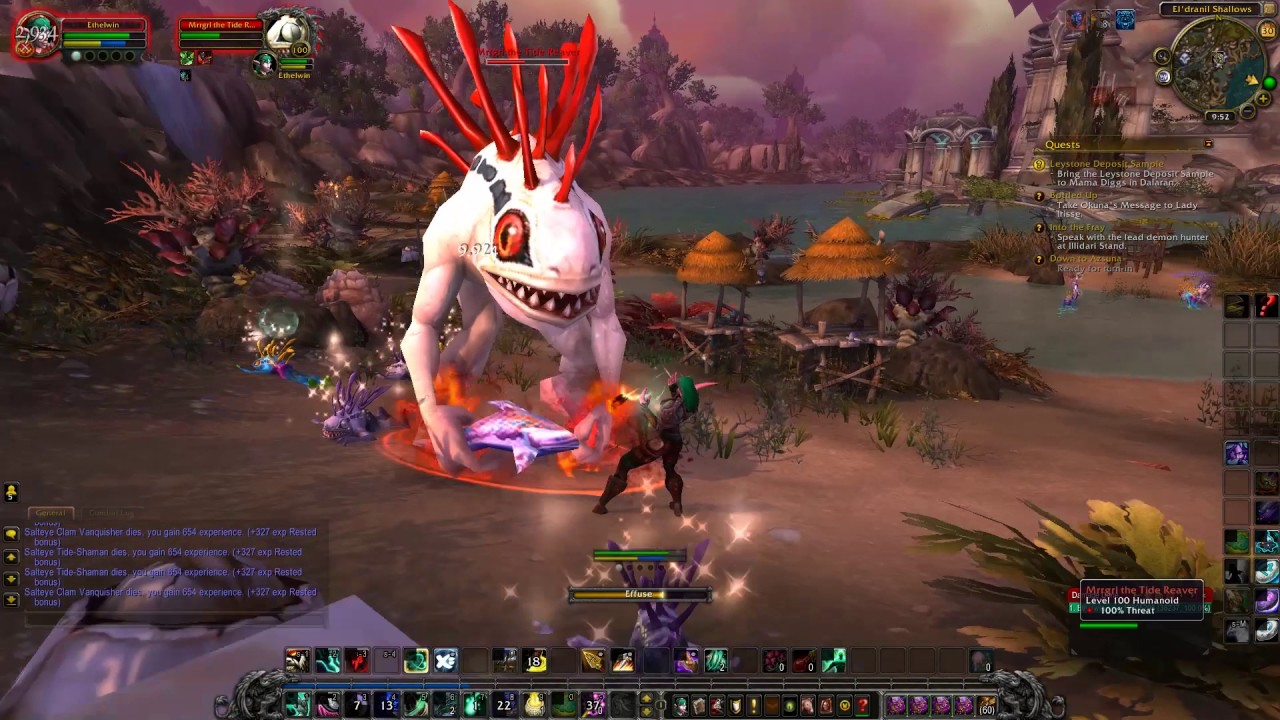Select the Leystone Deposit Sample quest
The image size is (1280, 720).
tap(1106, 164)
